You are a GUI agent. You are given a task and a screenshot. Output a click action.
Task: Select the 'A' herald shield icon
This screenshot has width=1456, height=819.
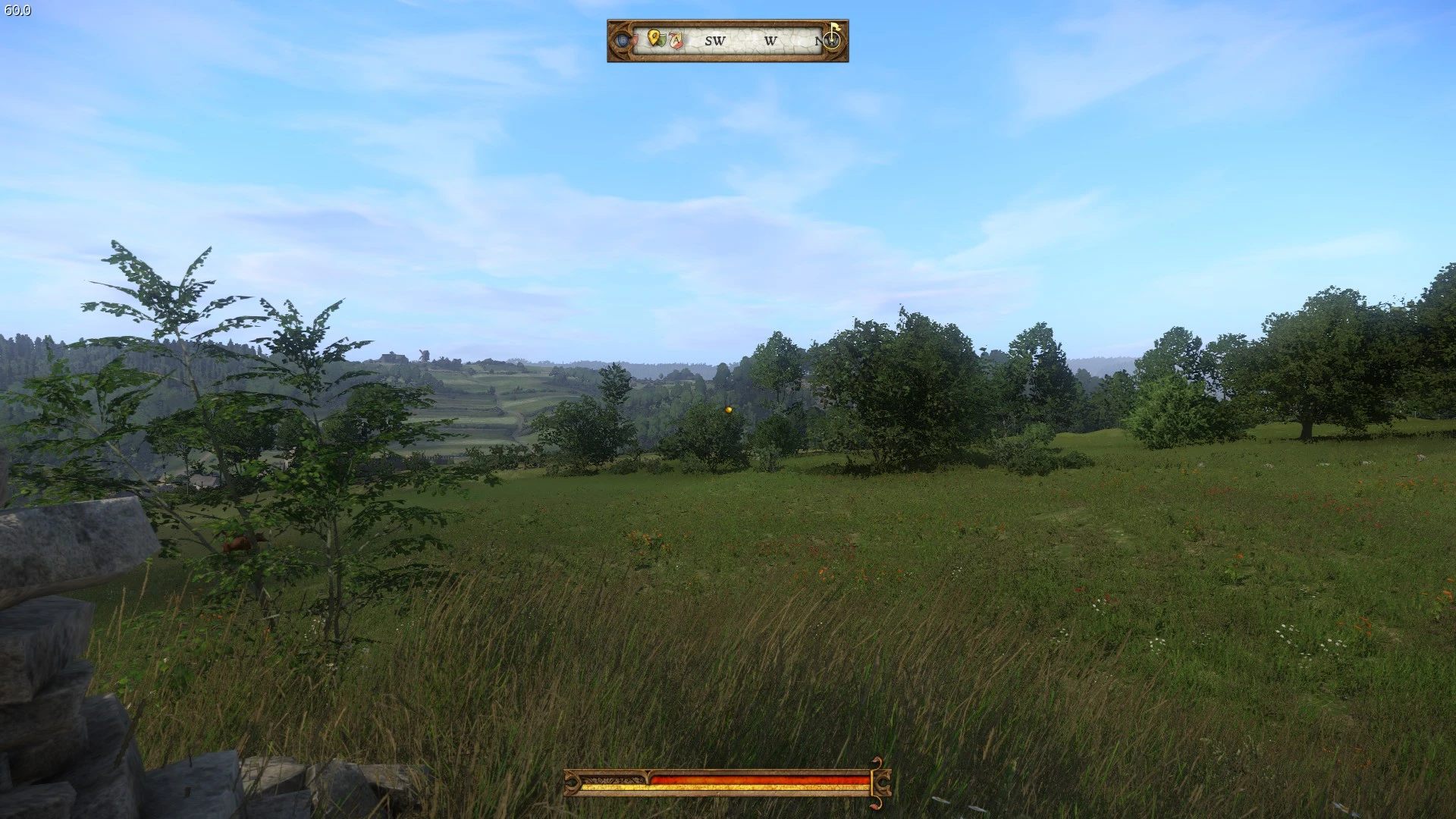point(676,39)
